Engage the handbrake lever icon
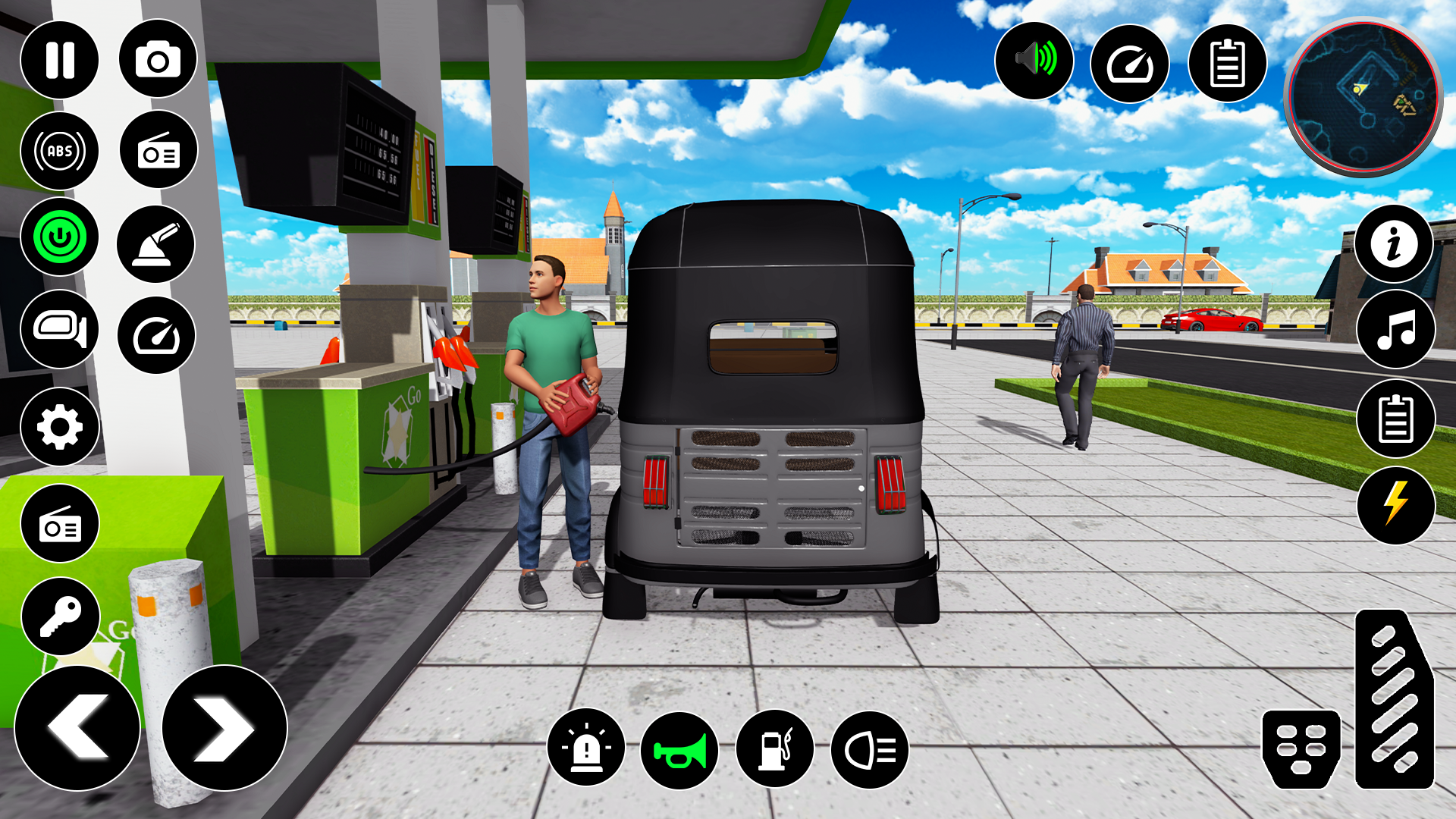The height and width of the screenshot is (819, 1456). point(156,244)
